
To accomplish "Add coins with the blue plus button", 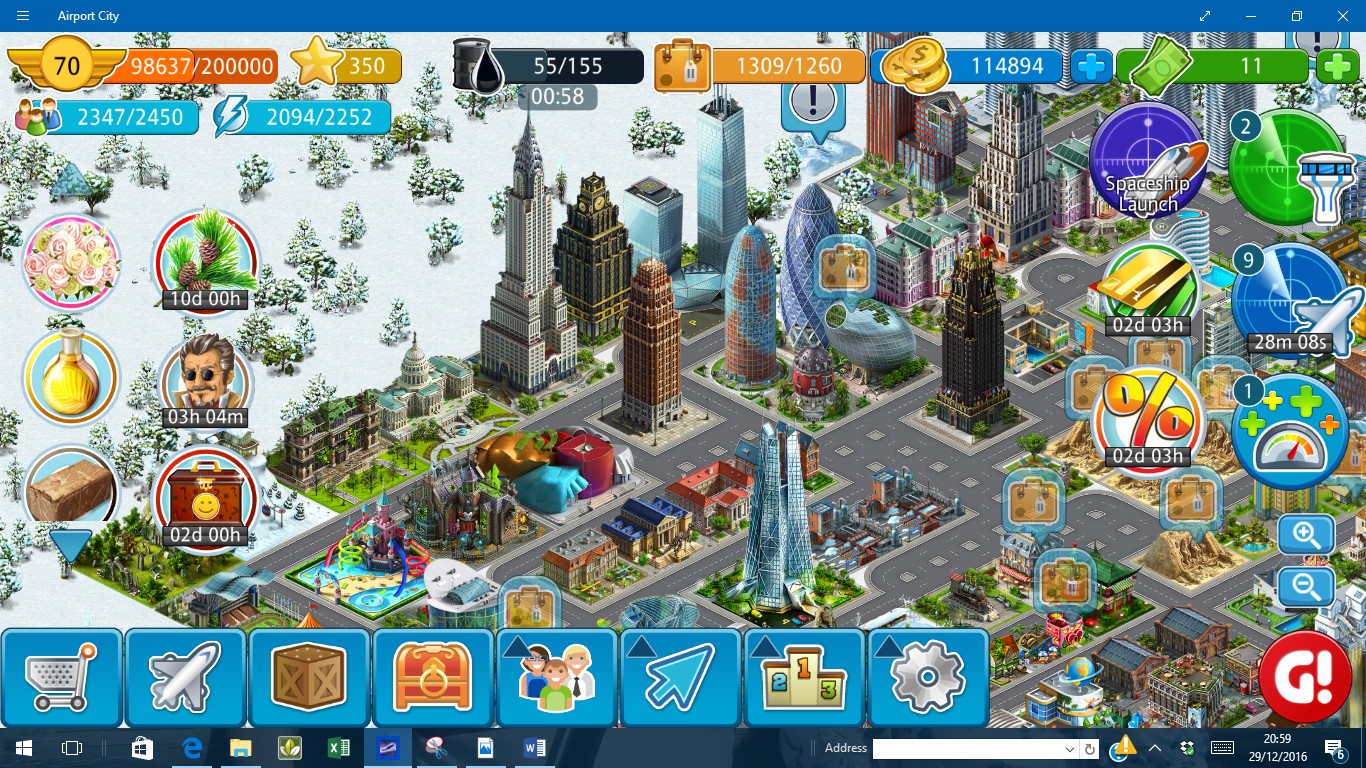I will (1091, 67).
